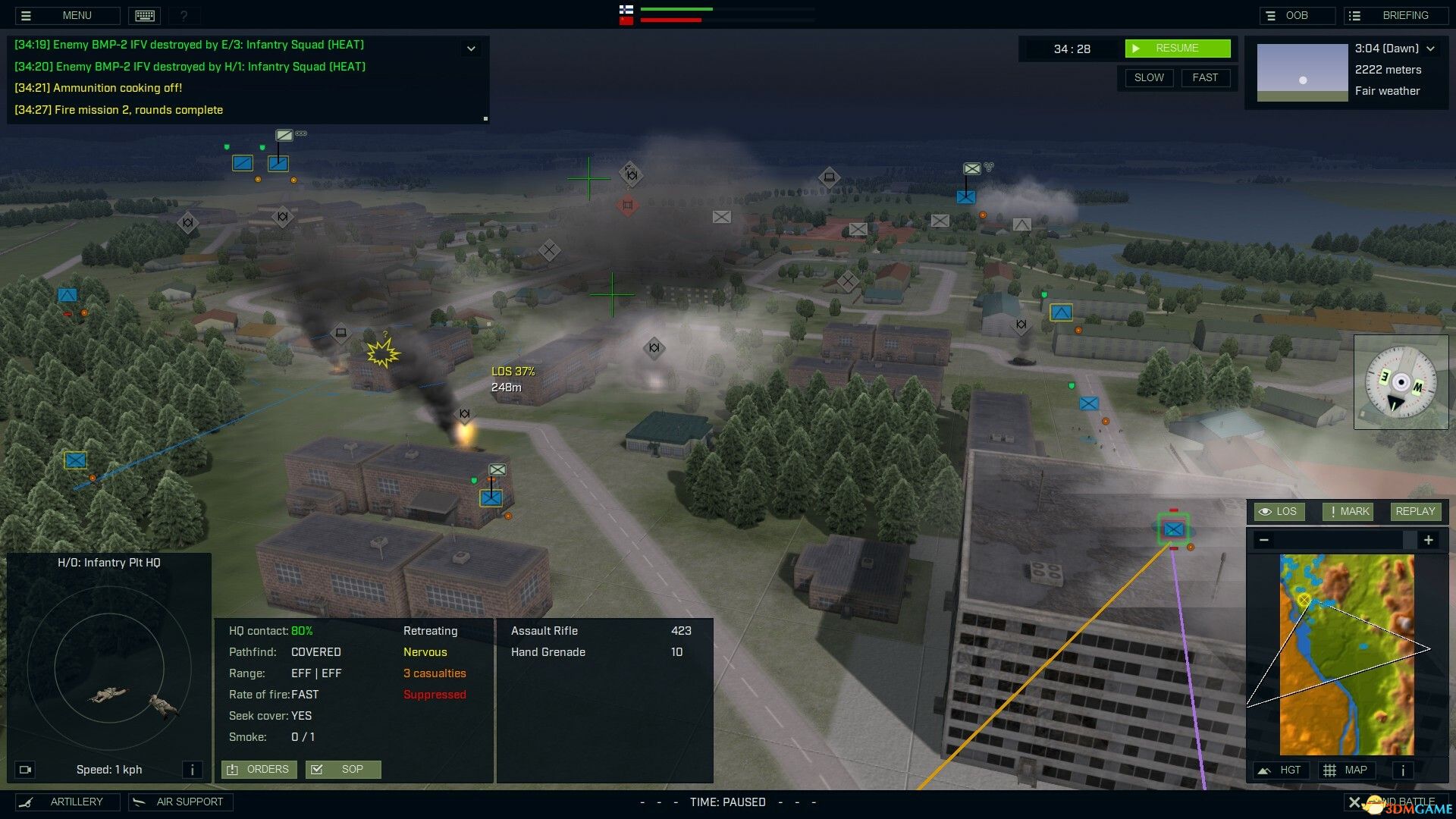Open the time and weather dropdown

(x=1432, y=47)
